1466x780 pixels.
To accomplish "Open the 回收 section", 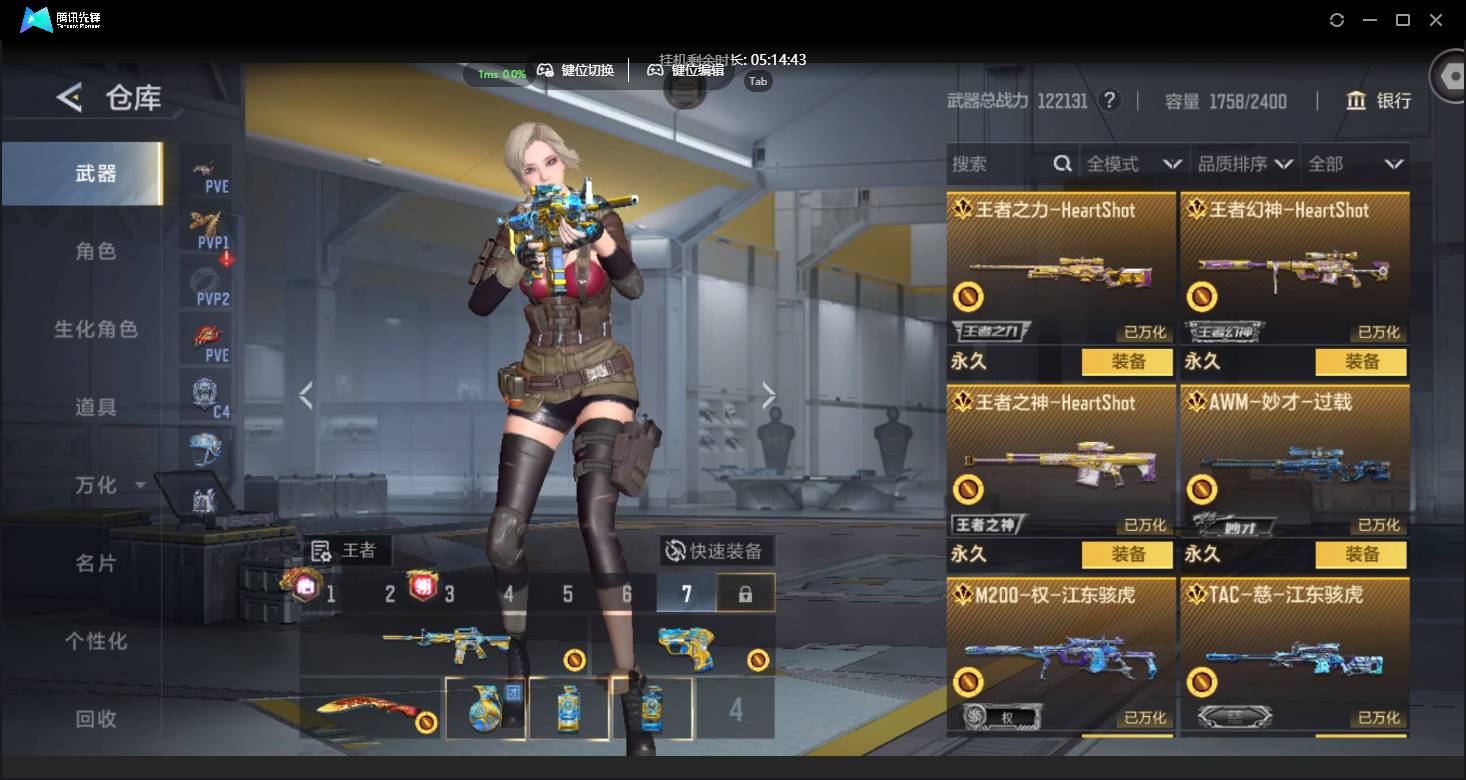I will tap(96, 718).
